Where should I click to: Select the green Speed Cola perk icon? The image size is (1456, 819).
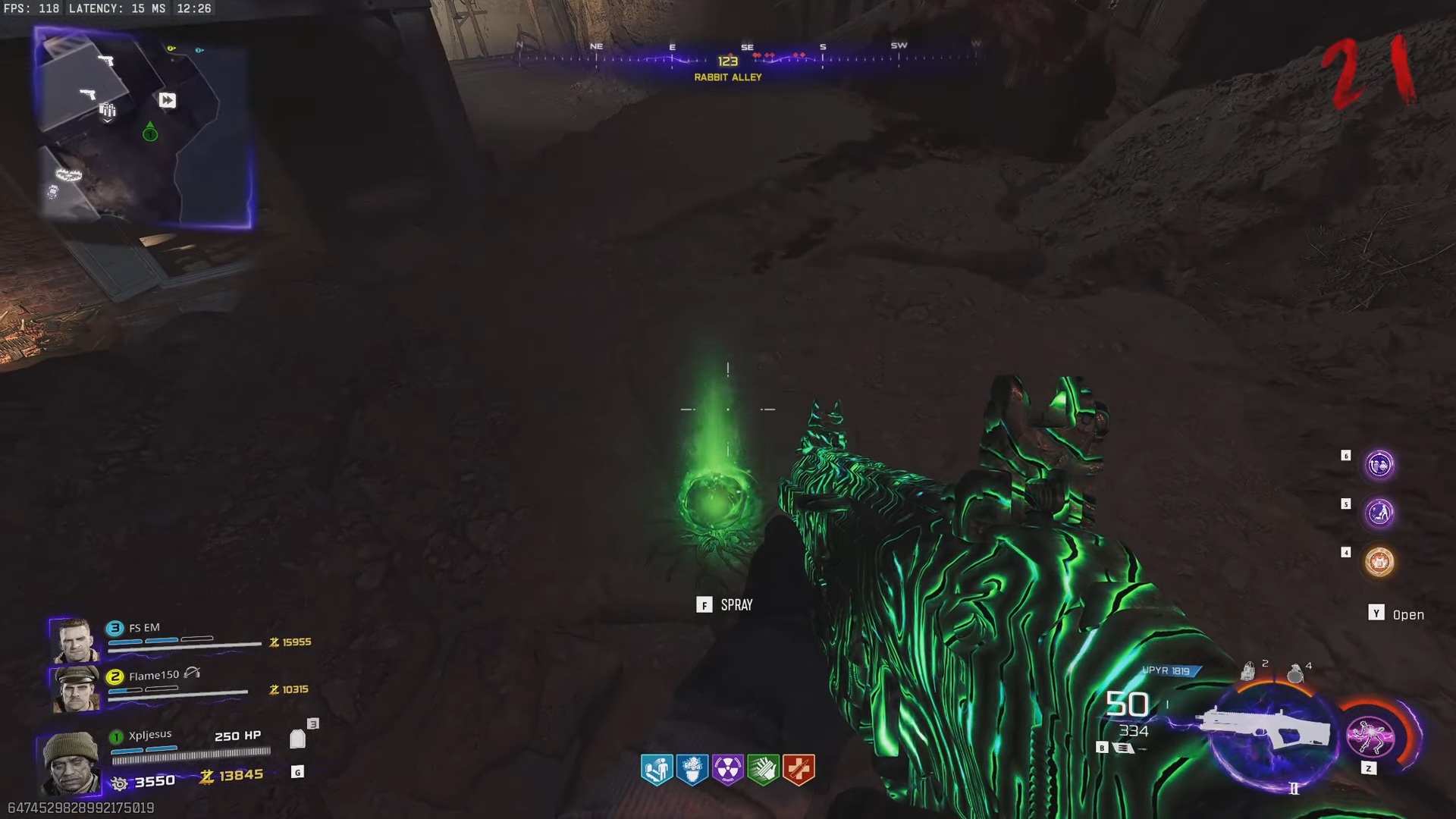pyautogui.click(x=764, y=769)
